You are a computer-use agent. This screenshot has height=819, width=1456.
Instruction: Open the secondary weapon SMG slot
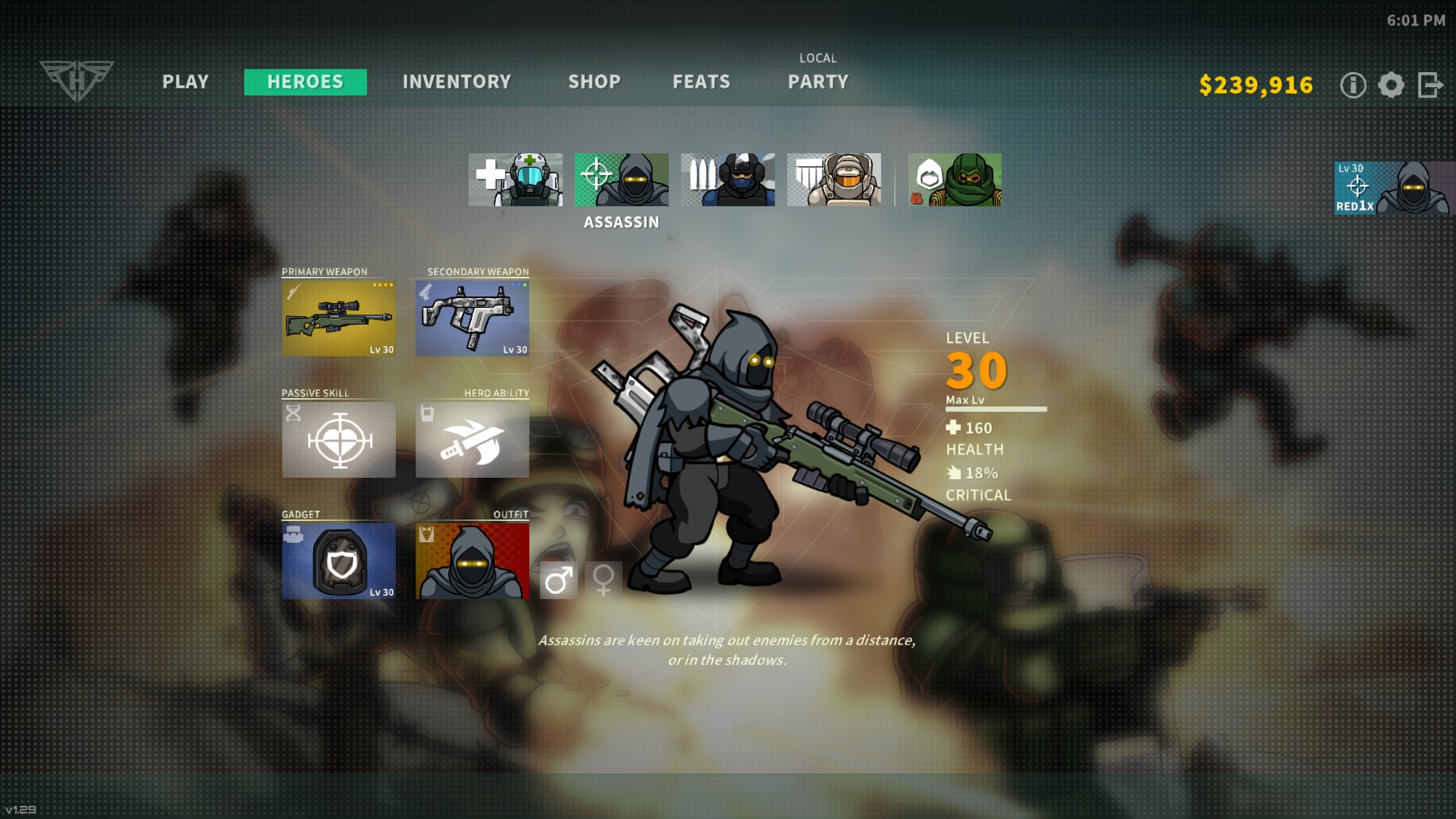[472, 318]
